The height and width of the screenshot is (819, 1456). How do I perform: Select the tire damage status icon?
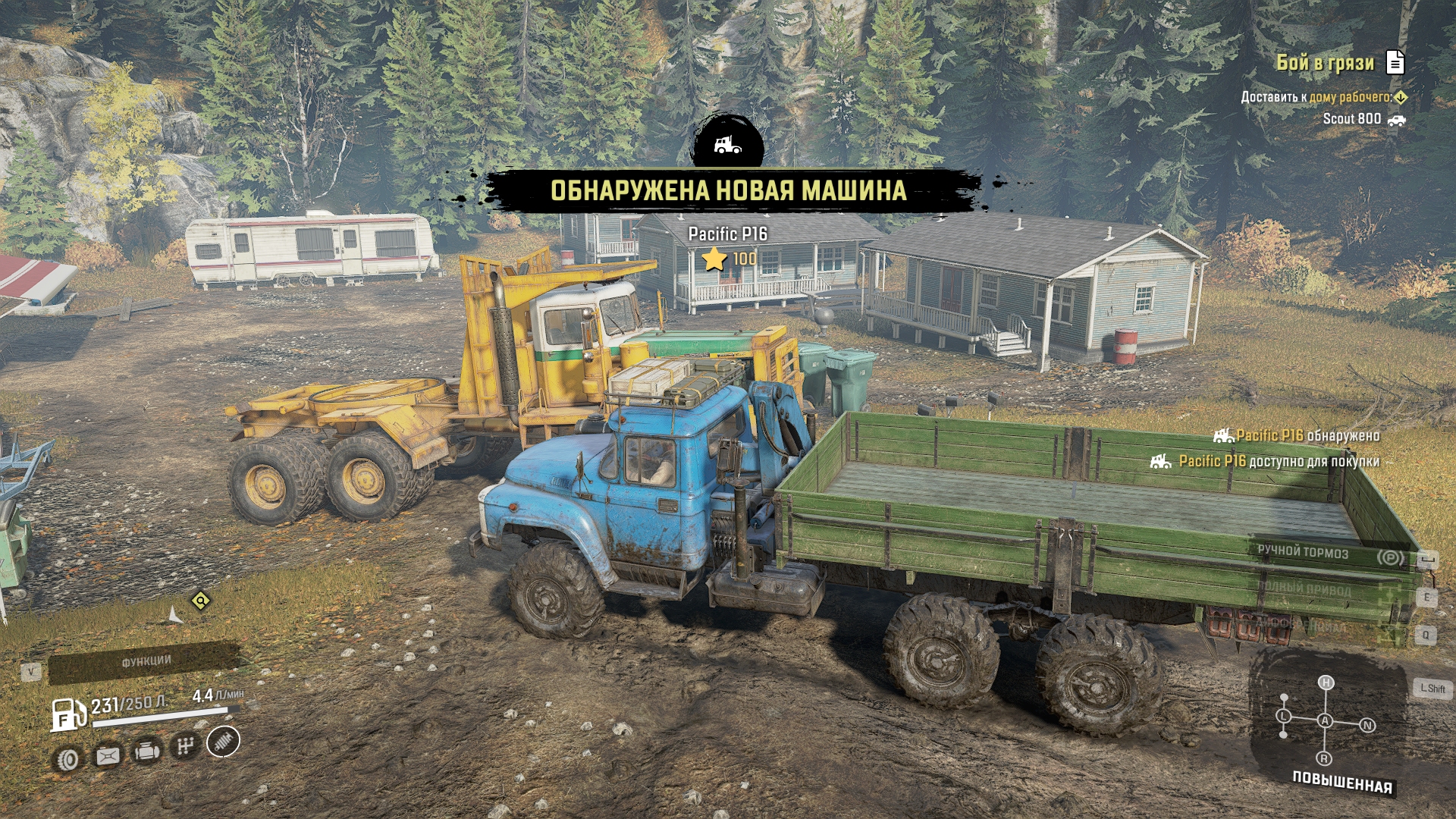click(68, 759)
